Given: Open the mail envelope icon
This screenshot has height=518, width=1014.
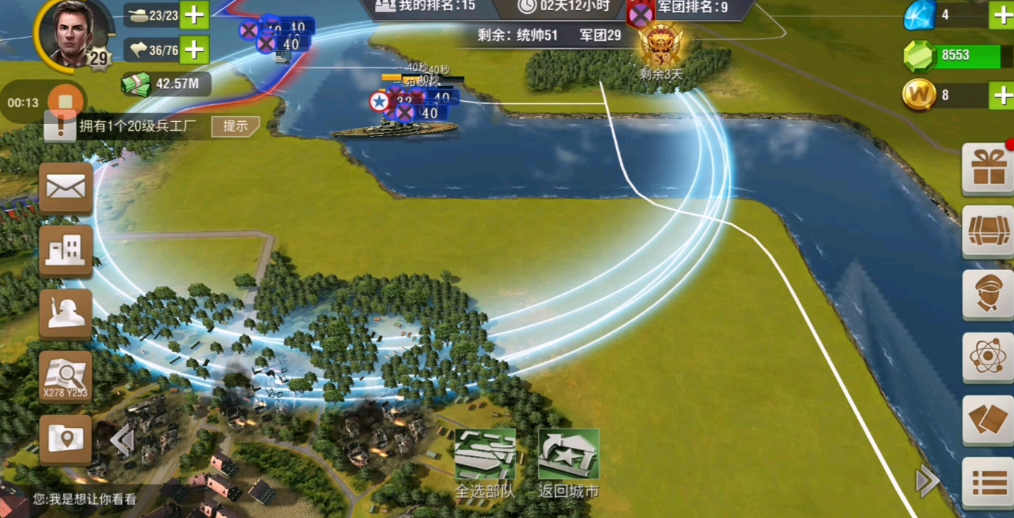Looking at the screenshot, I should pos(66,187).
